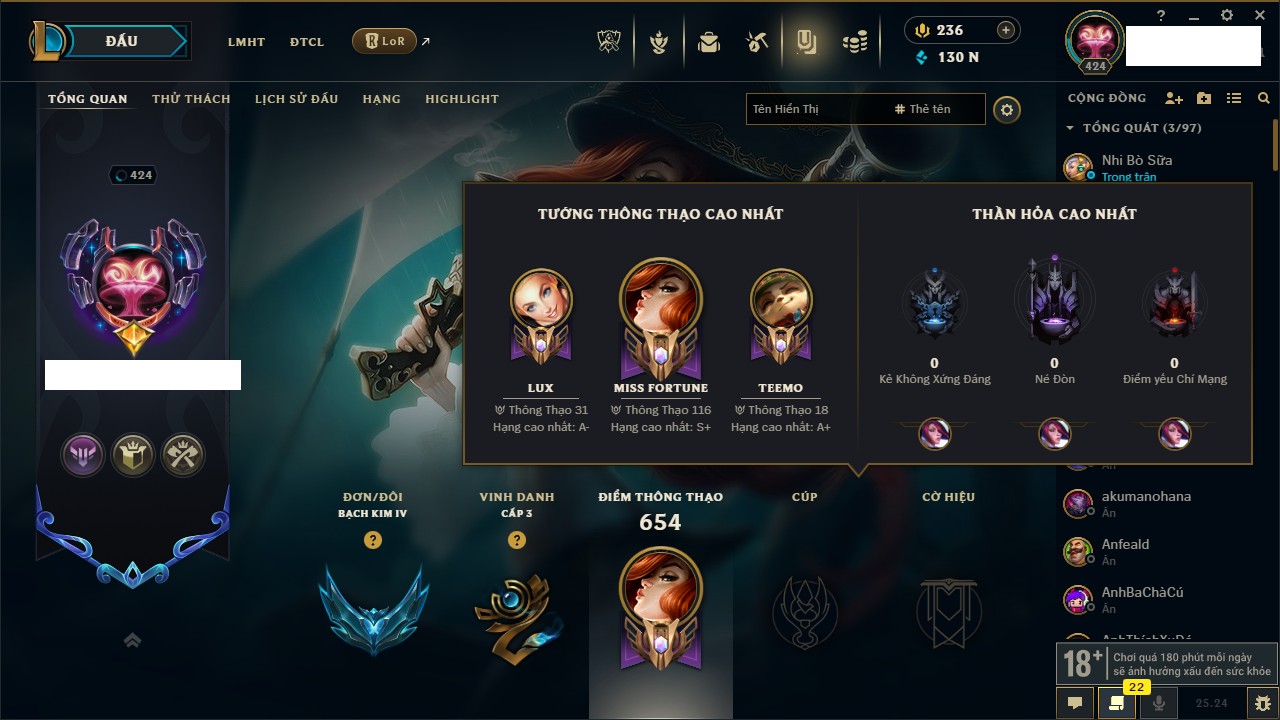Image resolution: width=1280 pixels, height=720 pixels.
Task: Open the ĐTCL game mode page
Action: pyautogui.click(x=307, y=42)
